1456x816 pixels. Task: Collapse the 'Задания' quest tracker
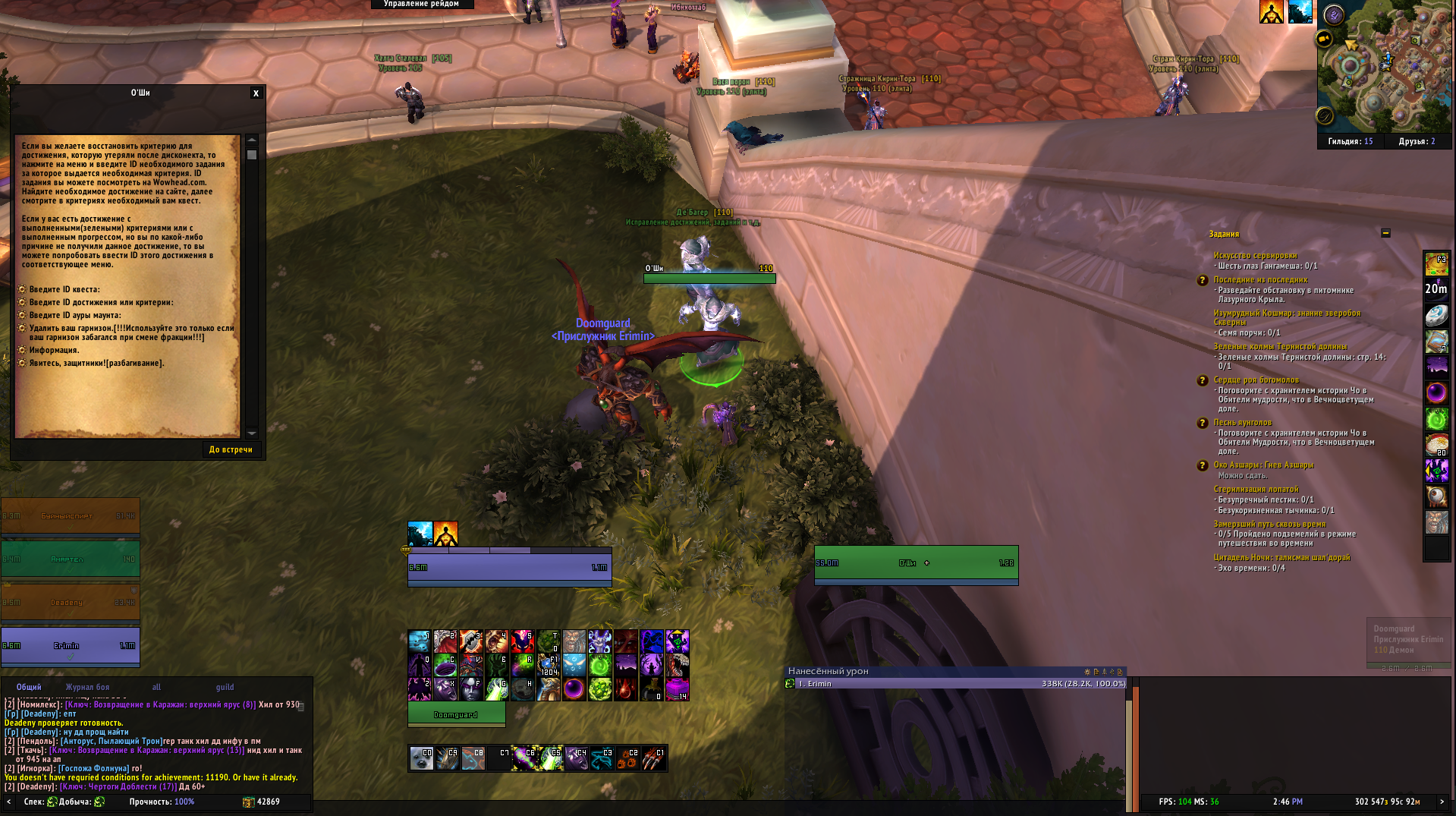[x=1385, y=233]
